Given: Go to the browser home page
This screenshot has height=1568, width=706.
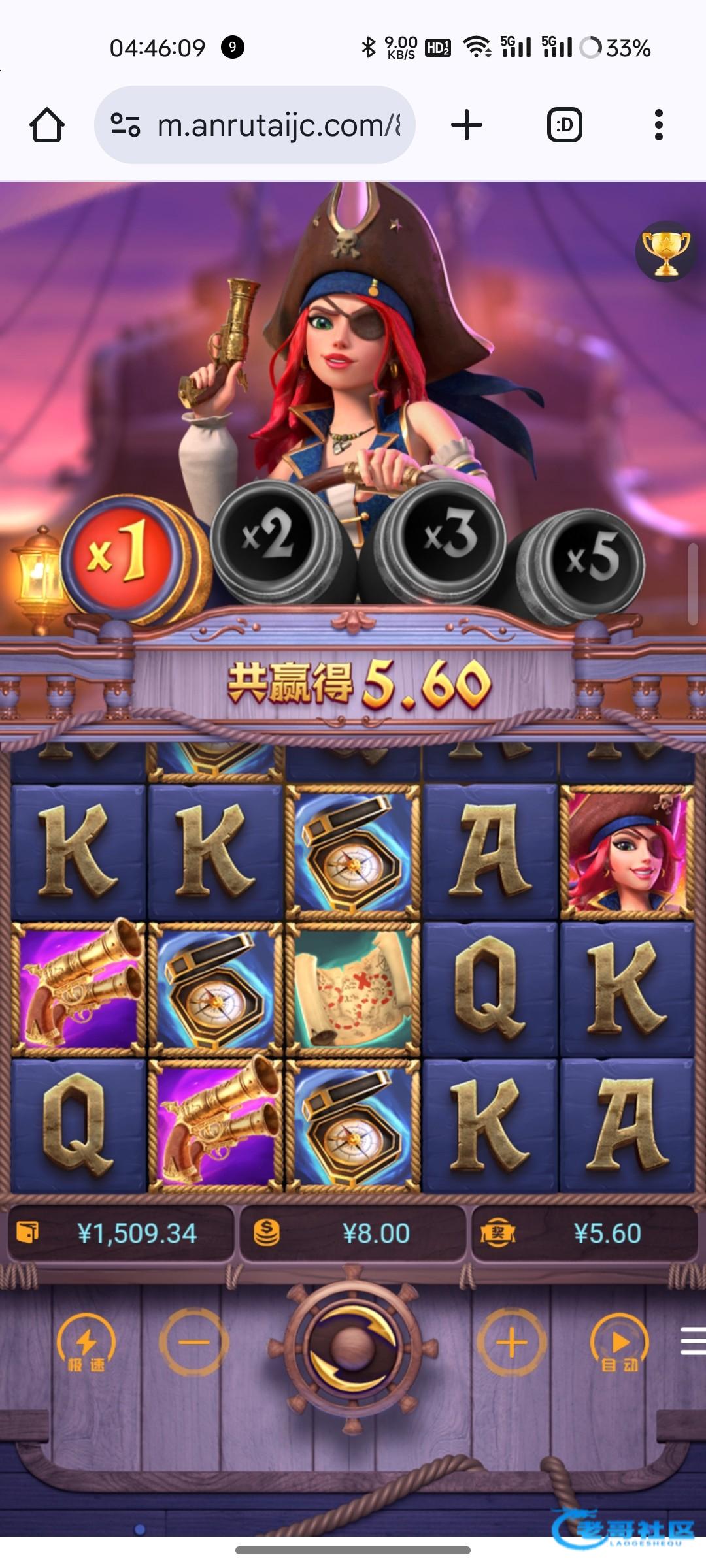Looking at the screenshot, I should [47, 125].
